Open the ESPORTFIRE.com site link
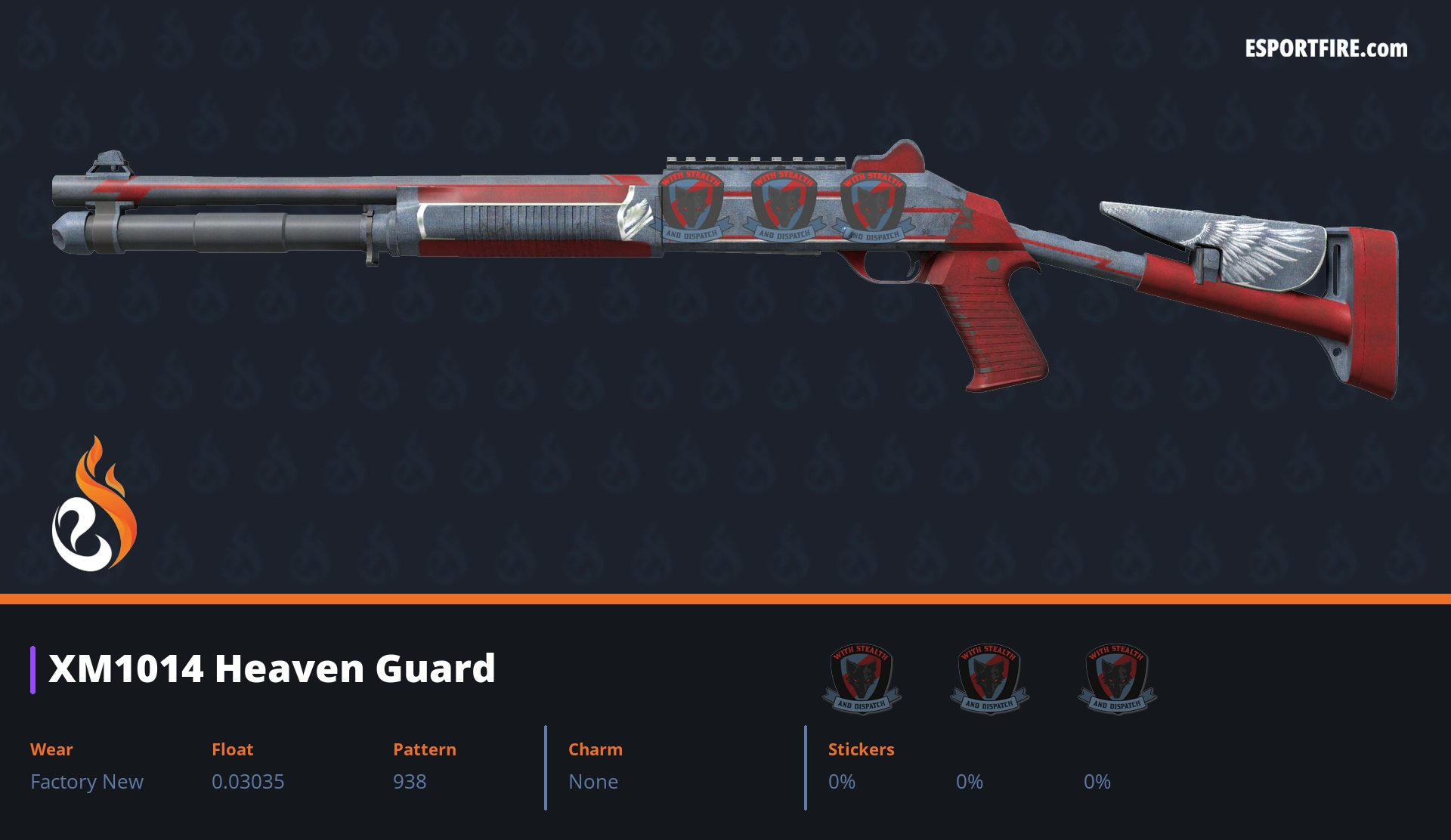Image resolution: width=1451 pixels, height=840 pixels. [1326, 49]
